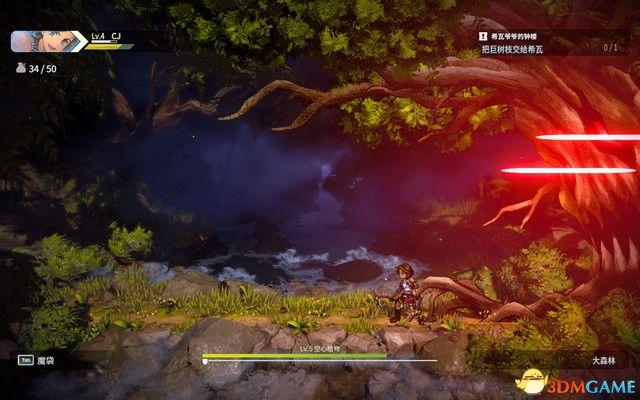
Task: Click the CJ character portrait
Action: point(32,42)
